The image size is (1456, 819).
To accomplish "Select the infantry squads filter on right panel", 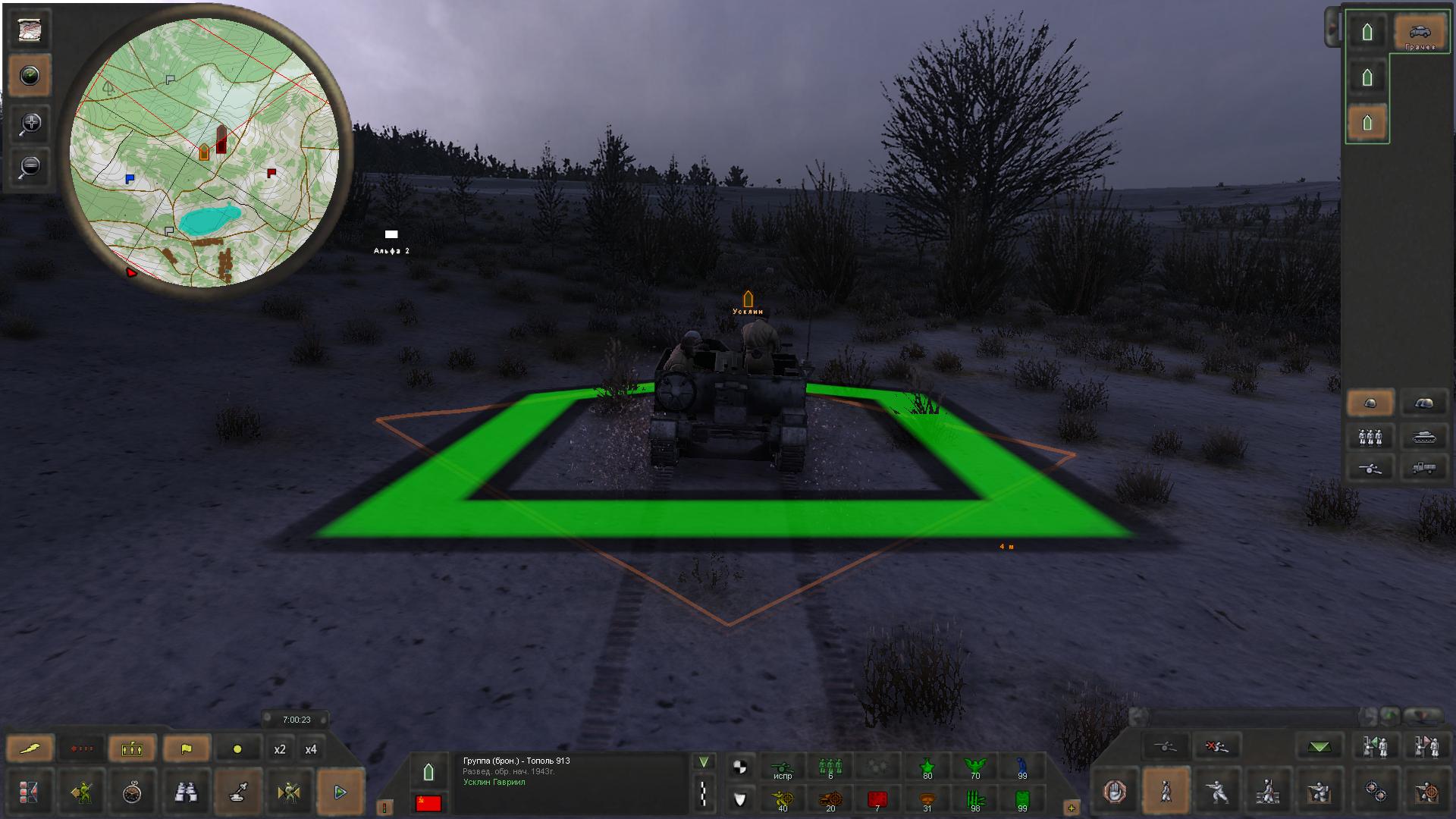I will 1371,436.
